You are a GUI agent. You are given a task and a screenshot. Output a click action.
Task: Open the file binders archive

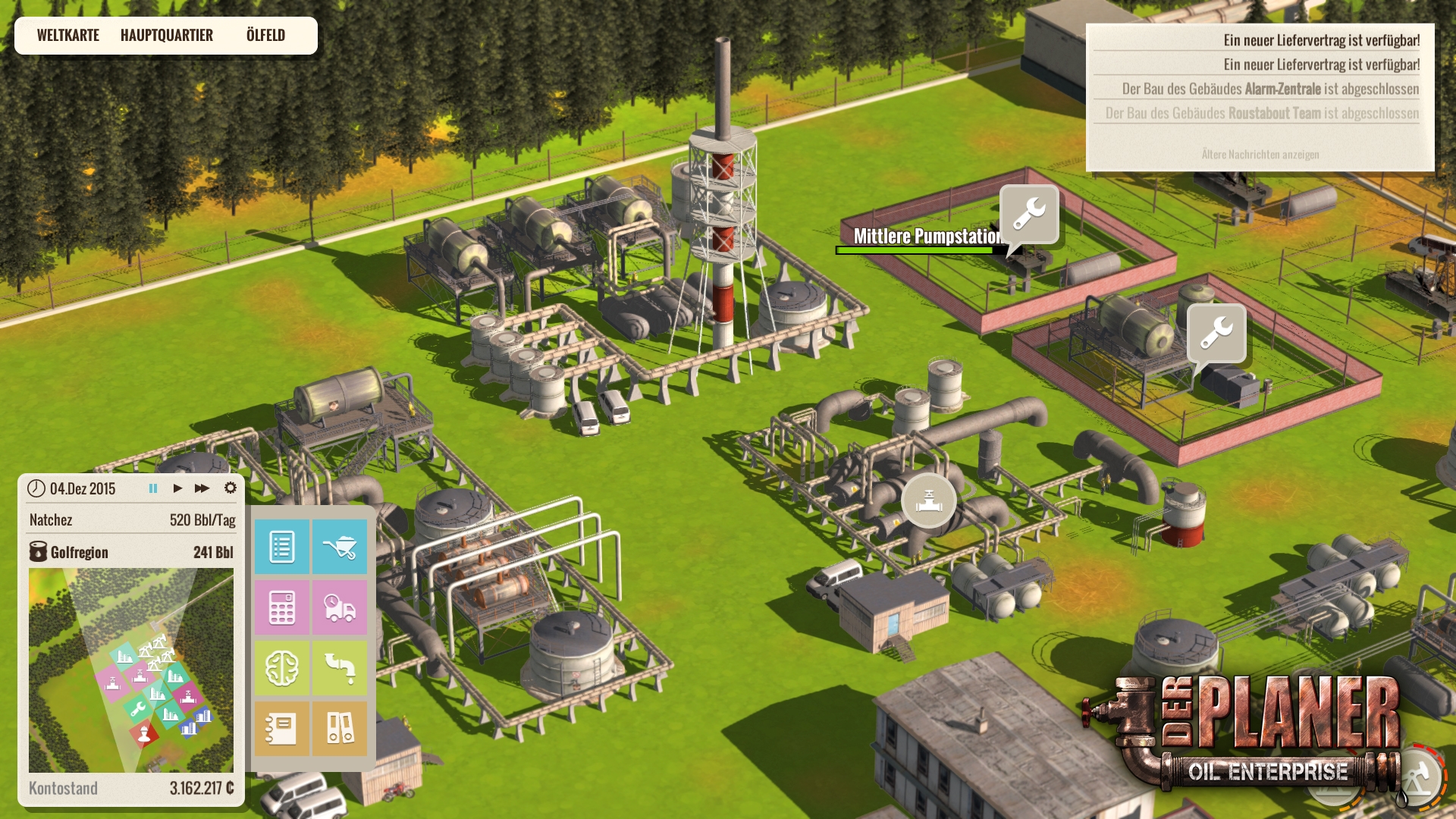(340, 729)
